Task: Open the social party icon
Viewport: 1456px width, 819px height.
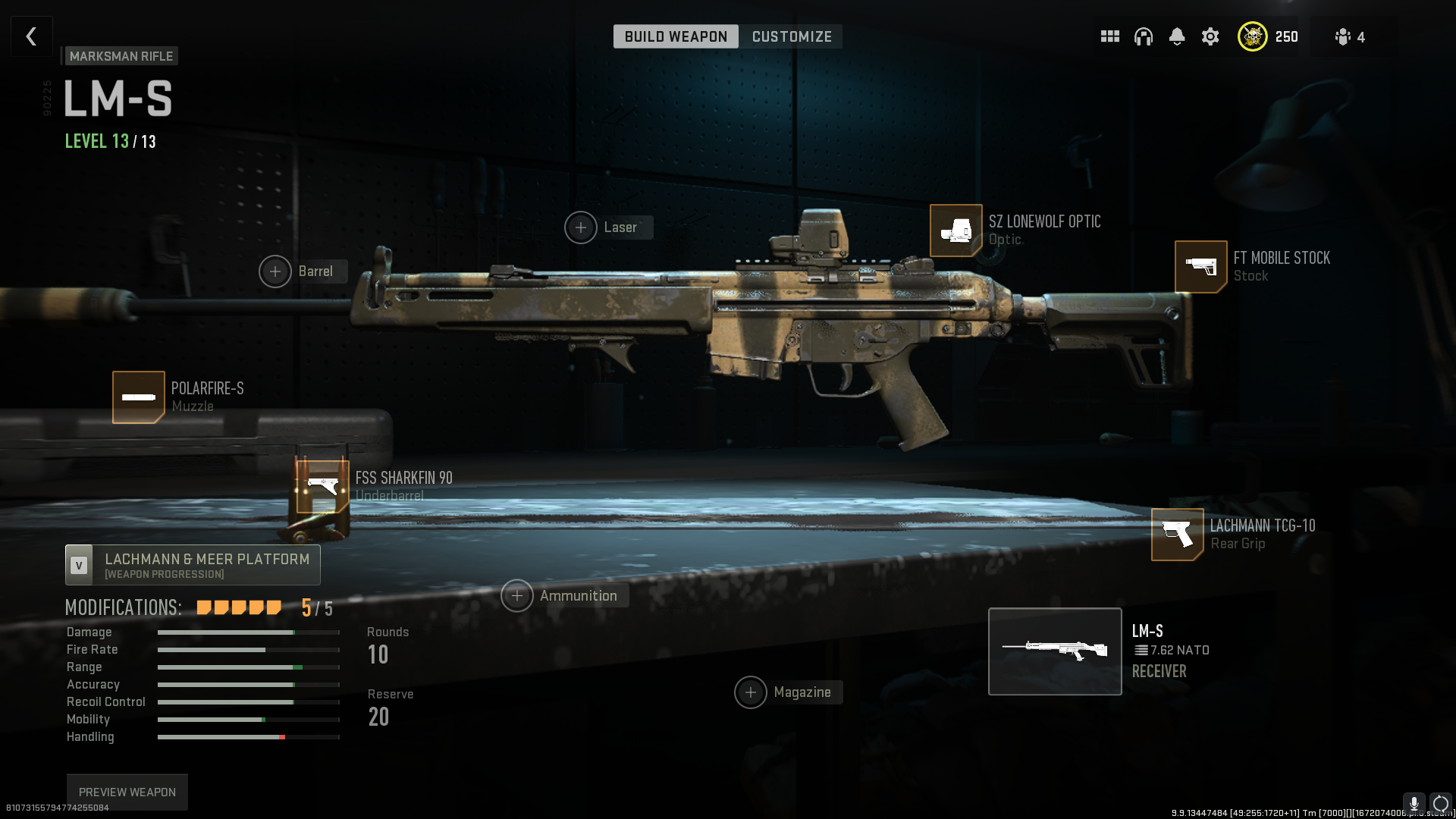Action: pos(1349,37)
